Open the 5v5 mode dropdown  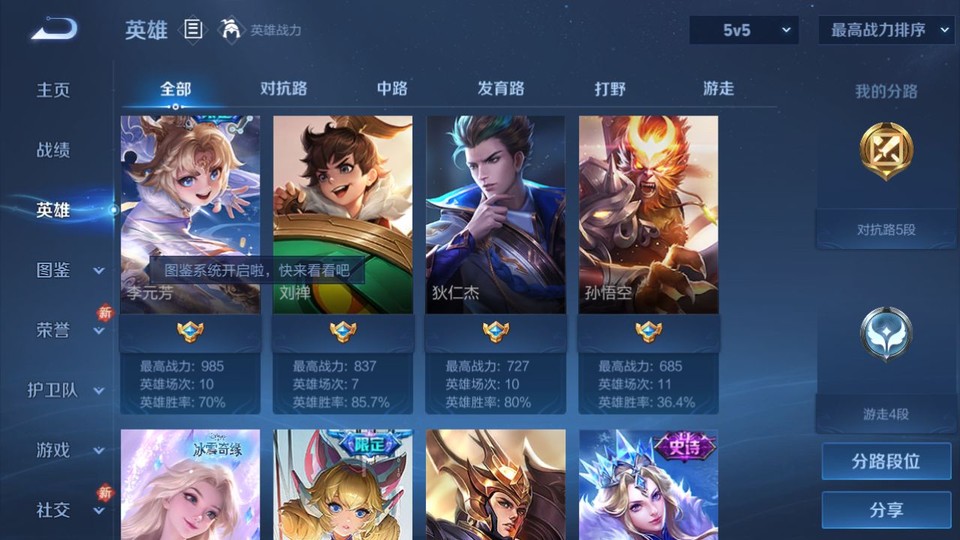click(x=743, y=30)
